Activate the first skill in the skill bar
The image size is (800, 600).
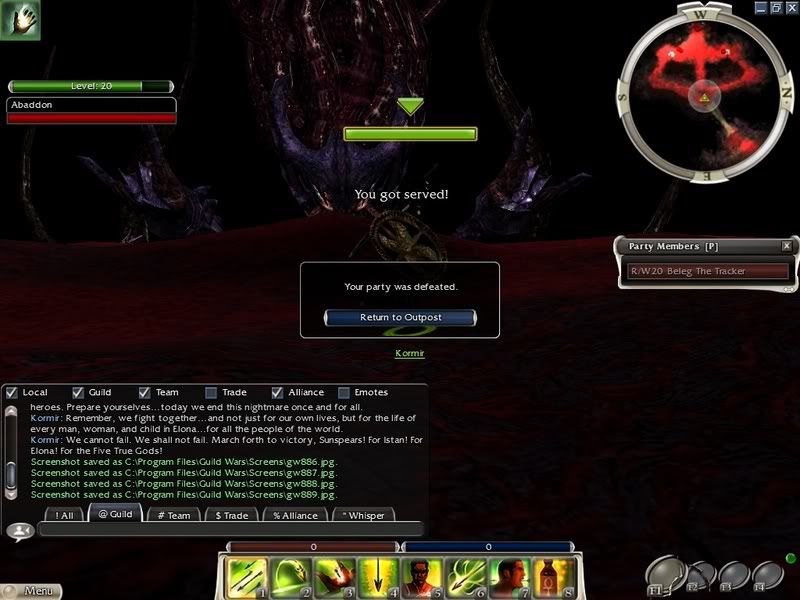pyautogui.click(x=245, y=577)
